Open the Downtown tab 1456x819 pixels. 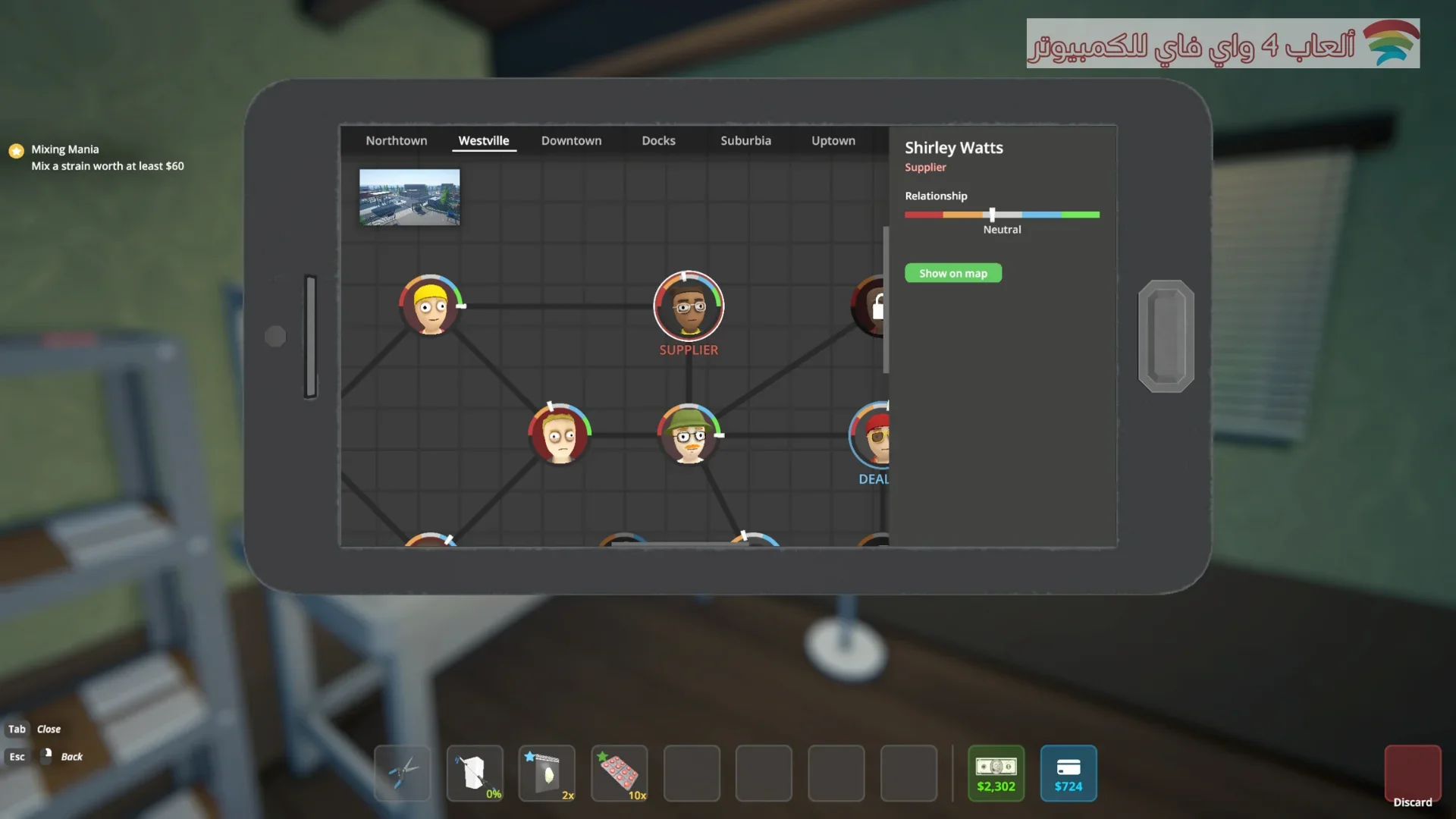click(571, 141)
